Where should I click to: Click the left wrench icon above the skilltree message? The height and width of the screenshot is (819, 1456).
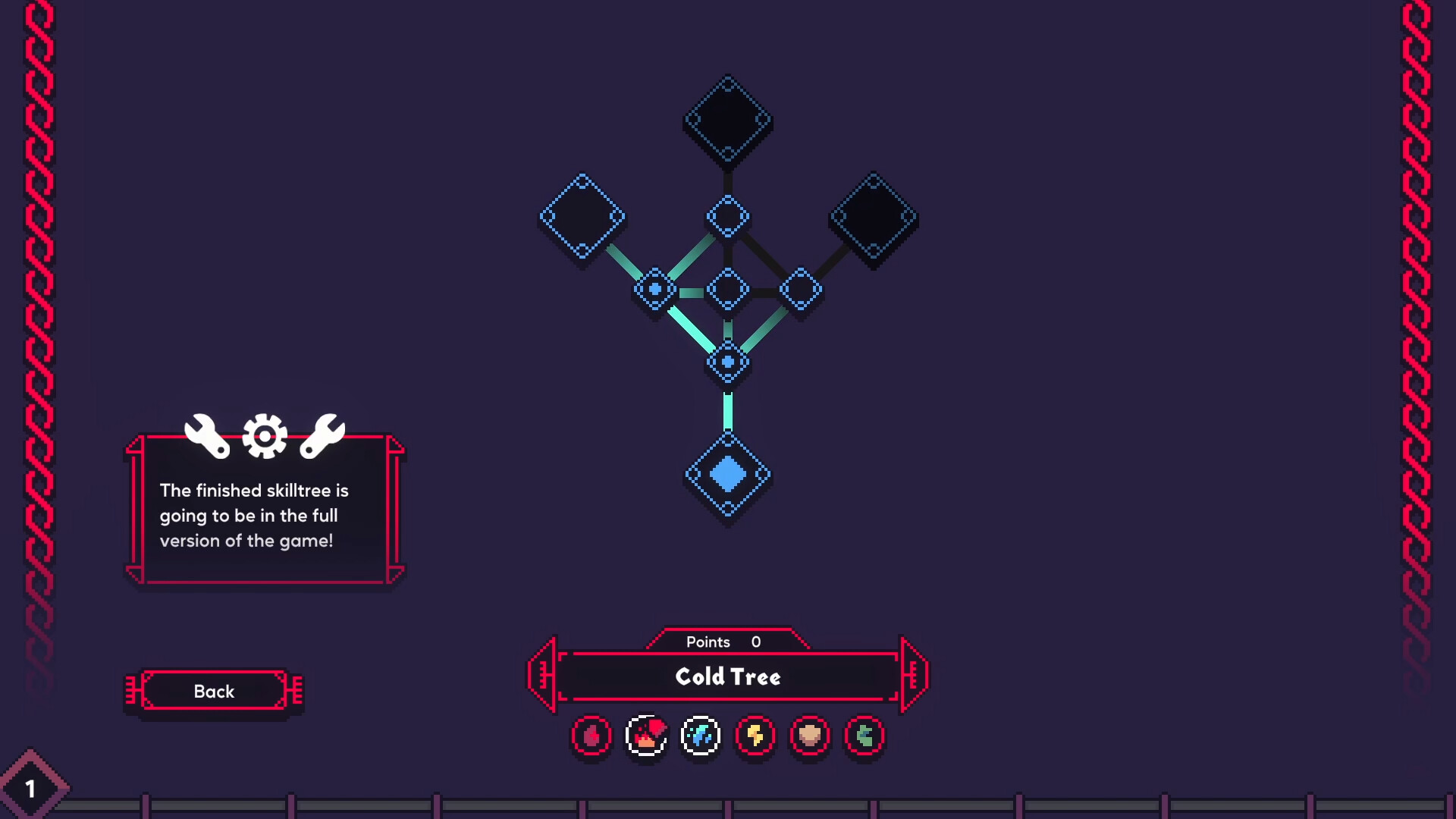(x=207, y=438)
